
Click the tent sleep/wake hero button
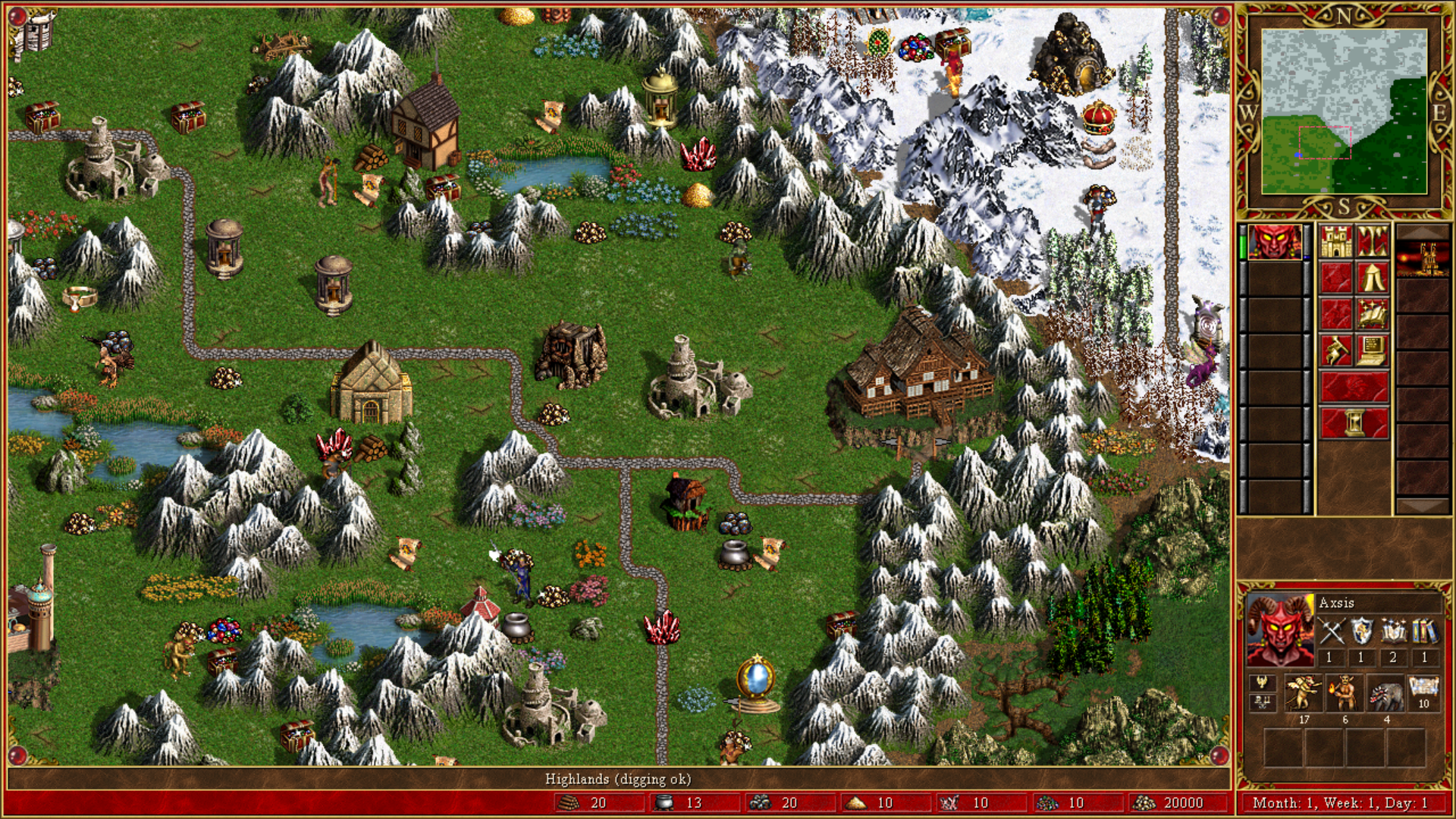pos(1373,278)
